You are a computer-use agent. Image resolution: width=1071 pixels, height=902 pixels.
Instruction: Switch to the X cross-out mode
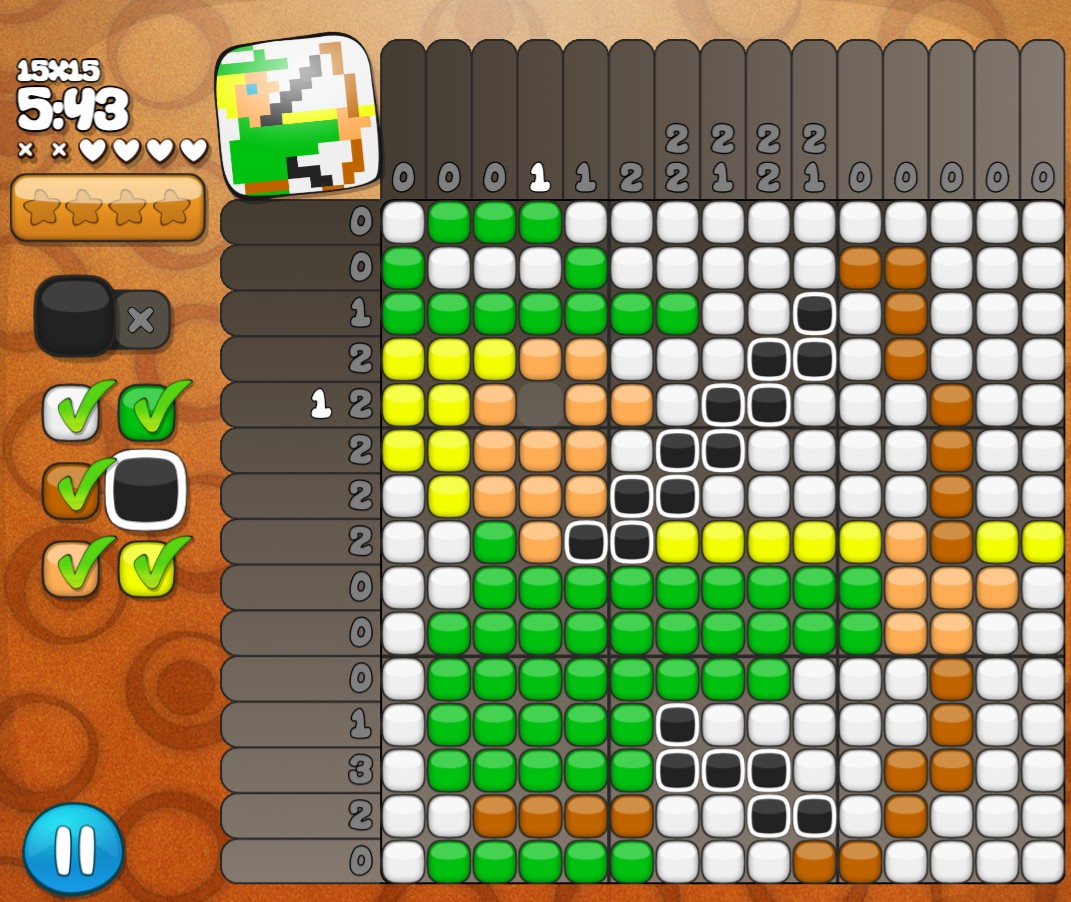tap(142, 320)
